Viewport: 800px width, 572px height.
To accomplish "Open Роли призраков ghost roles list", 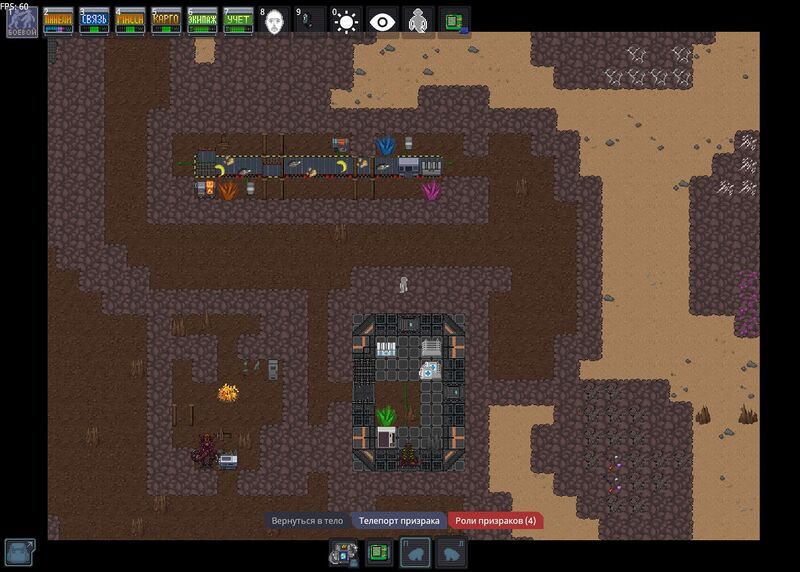I will tap(494, 521).
